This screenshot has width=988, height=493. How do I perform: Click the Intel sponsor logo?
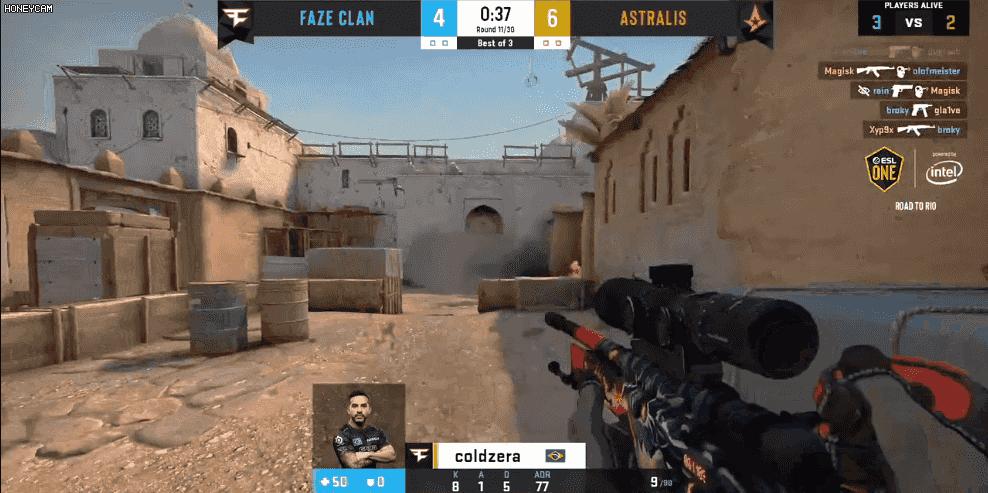click(944, 172)
